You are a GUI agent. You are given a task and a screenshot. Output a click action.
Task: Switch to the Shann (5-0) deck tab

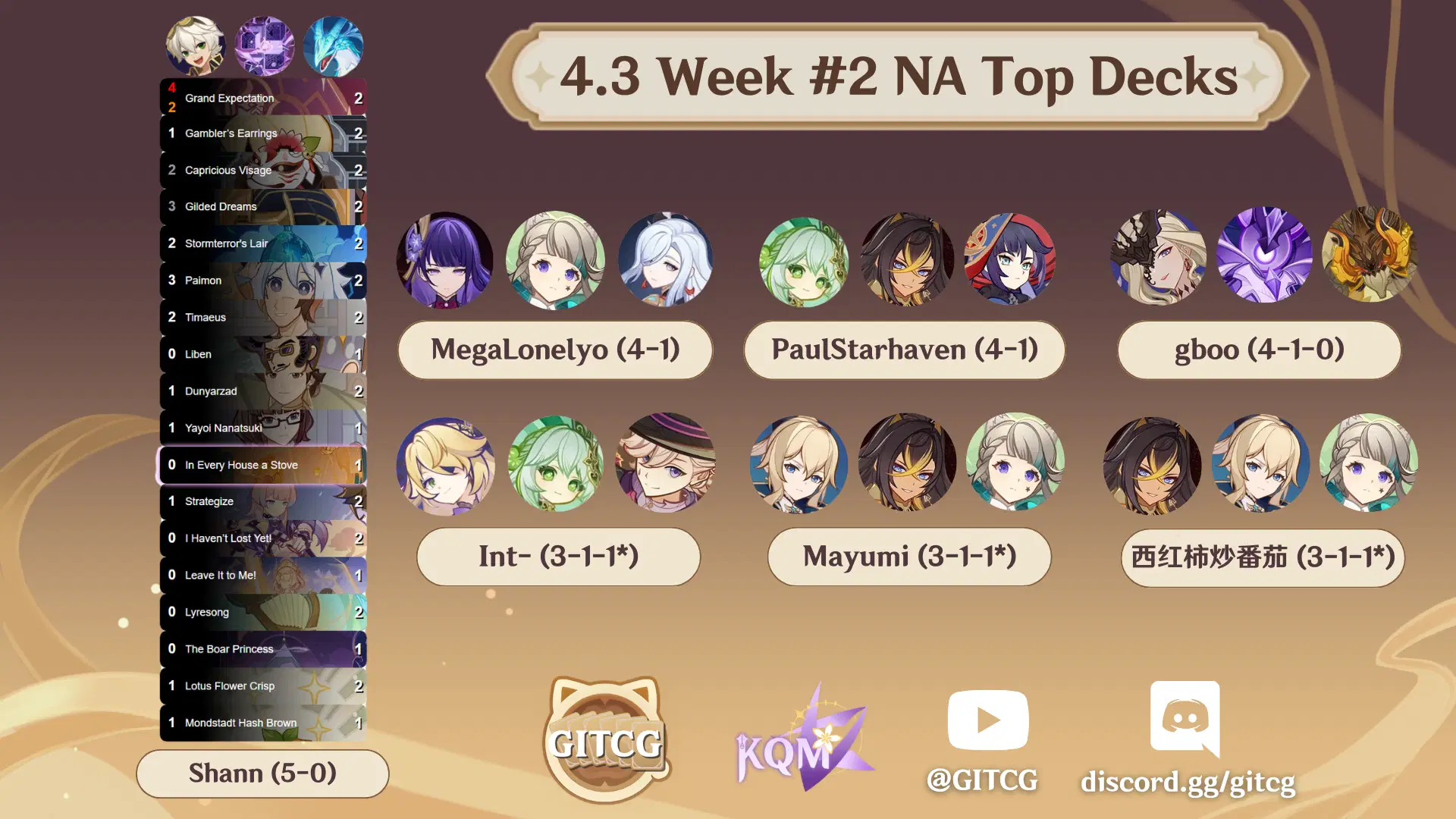pos(262,773)
